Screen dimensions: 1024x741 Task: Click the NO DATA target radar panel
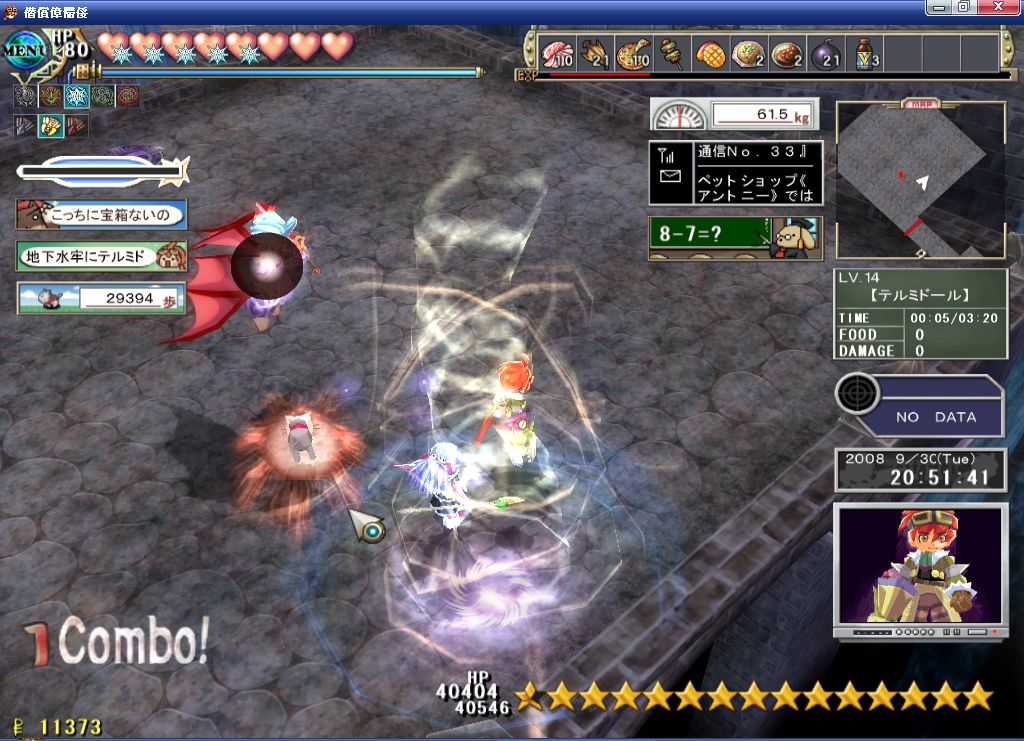tap(920, 405)
